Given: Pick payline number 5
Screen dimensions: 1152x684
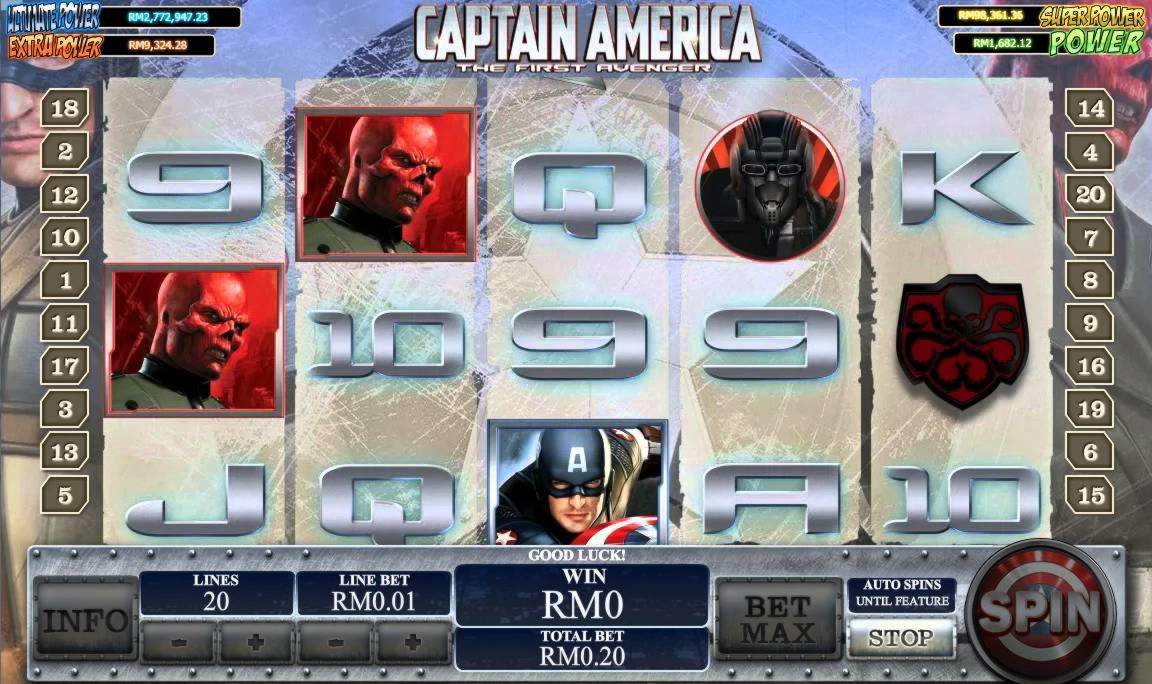Looking at the screenshot, I should (x=65, y=494).
